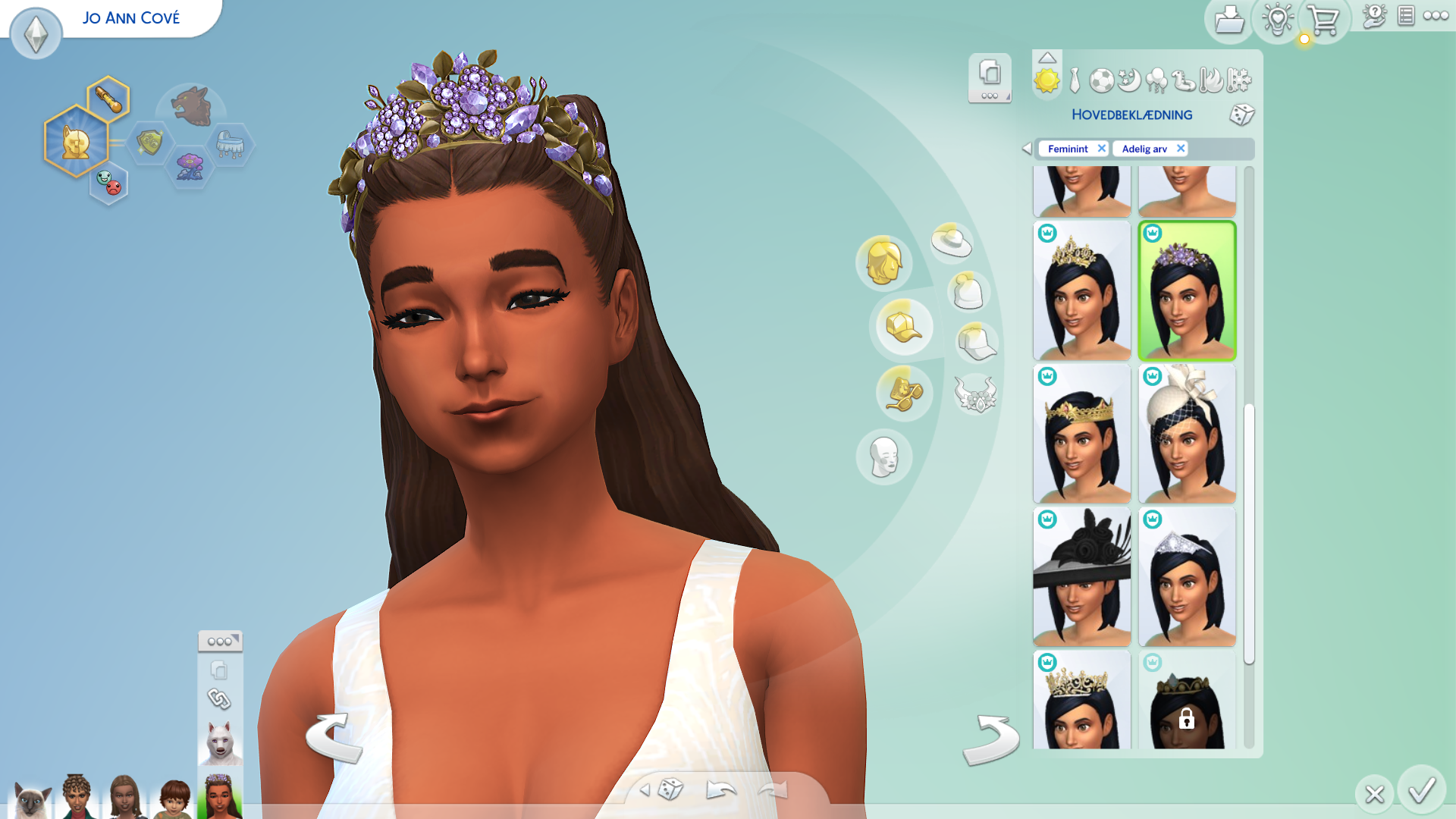Switch to the everyday sun outfit category
Screen dimensions: 1456x819
1046,80
